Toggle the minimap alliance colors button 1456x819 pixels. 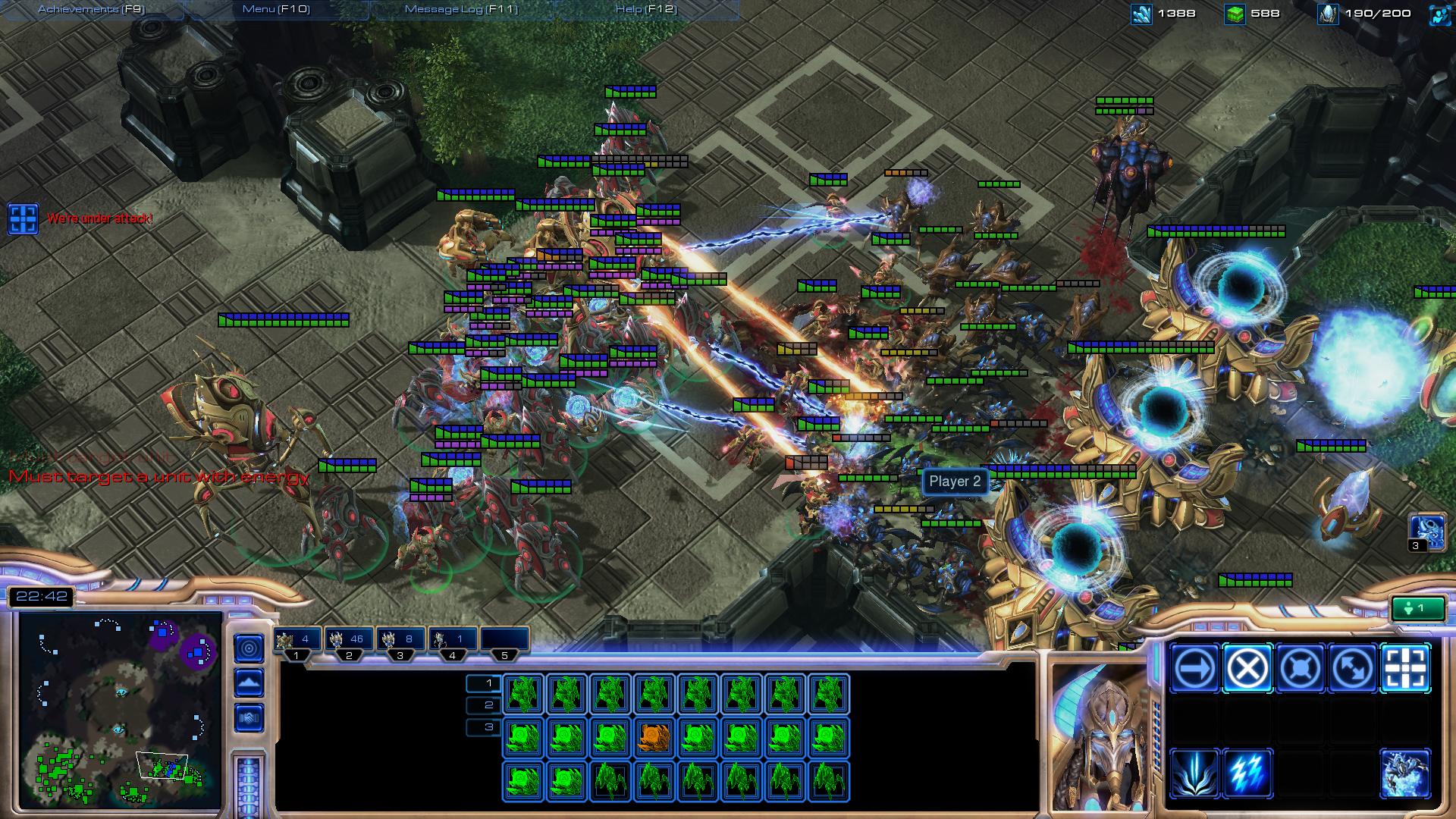[x=249, y=717]
